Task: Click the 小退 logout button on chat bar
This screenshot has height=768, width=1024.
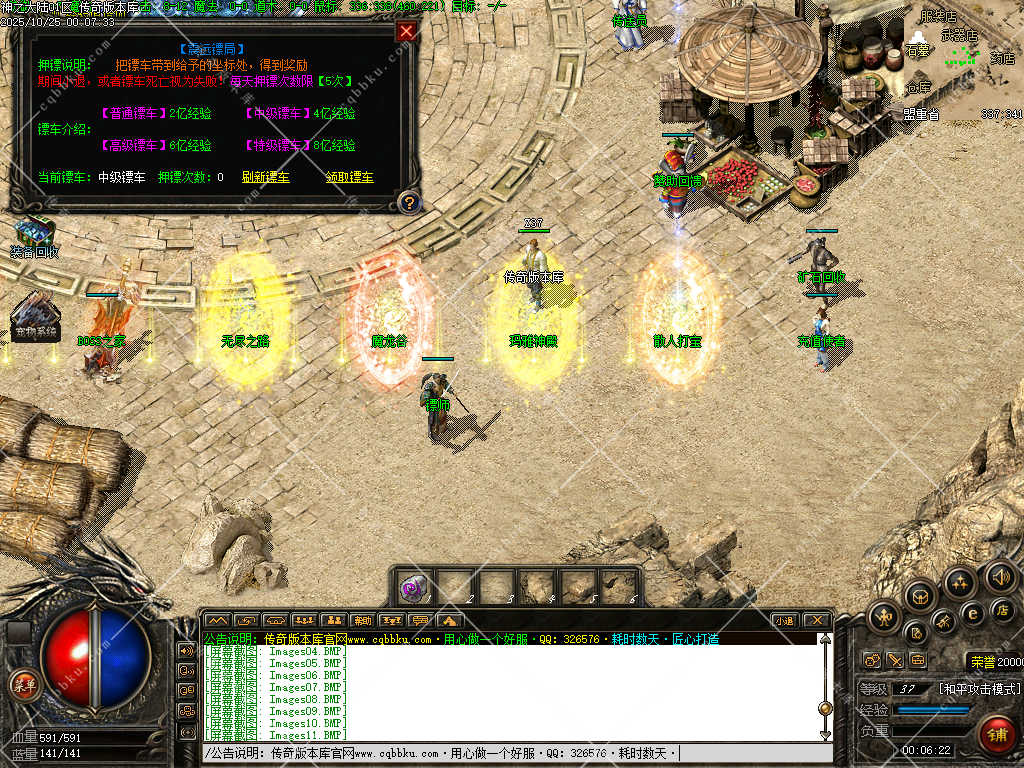Action: point(784,620)
